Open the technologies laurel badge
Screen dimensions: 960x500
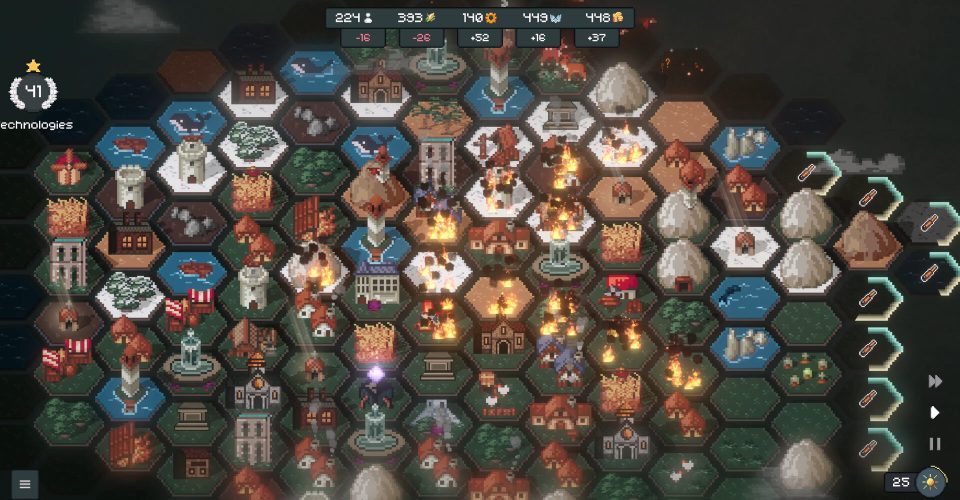click(x=33, y=92)
